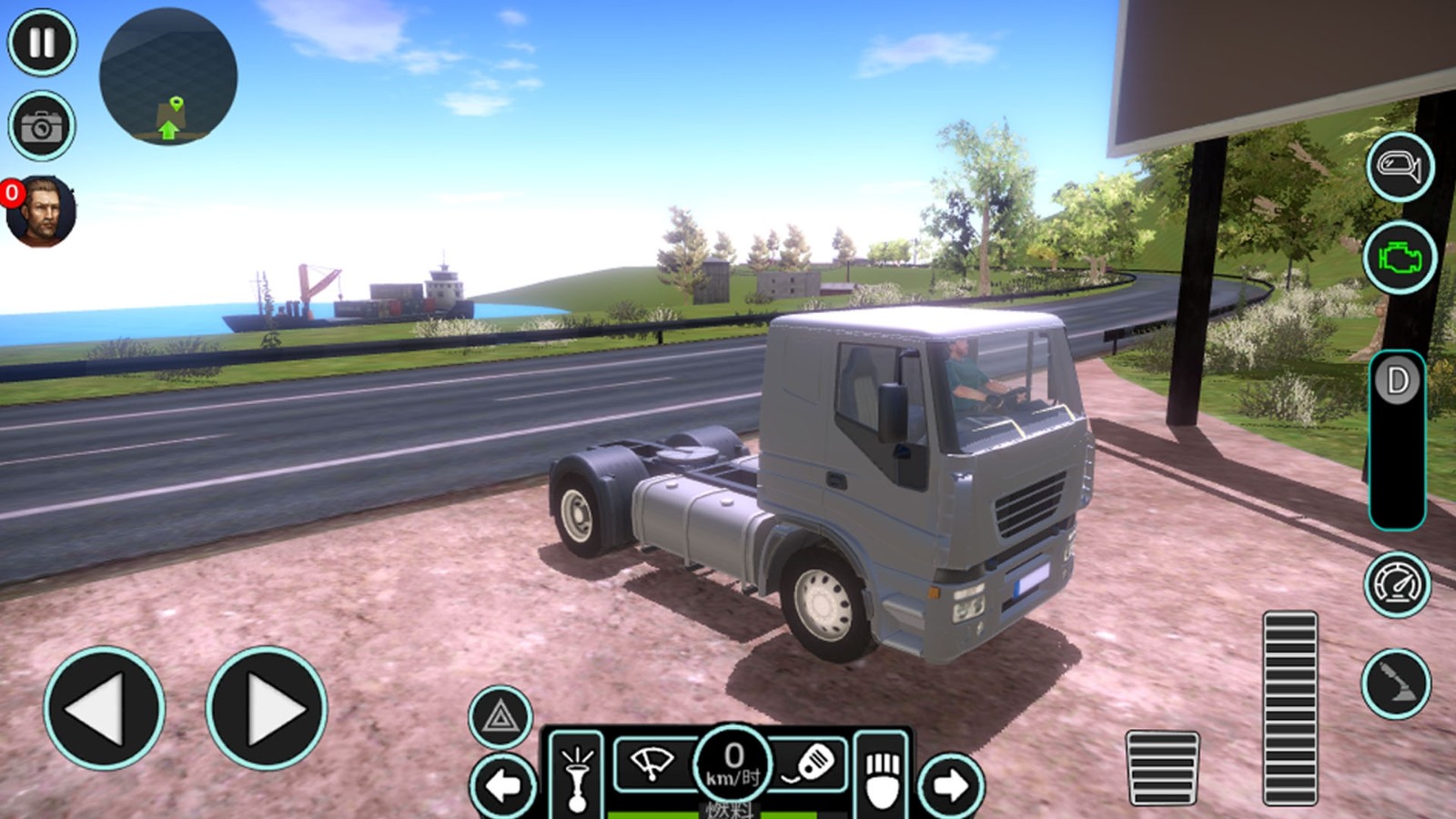Screen dimensions: 1456x819
Task: Click the remote key fob icon
Action: (x=810, y=763)
